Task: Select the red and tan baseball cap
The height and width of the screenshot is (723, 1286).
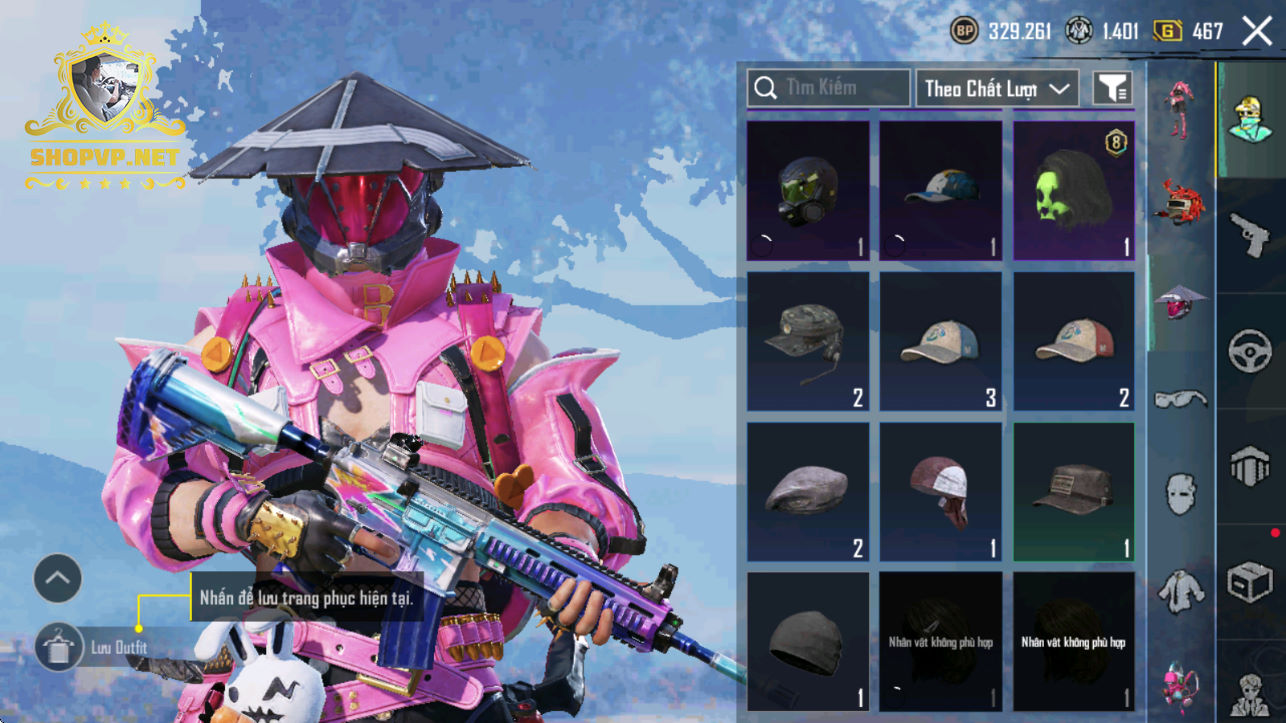Action: click(1074, 342)
